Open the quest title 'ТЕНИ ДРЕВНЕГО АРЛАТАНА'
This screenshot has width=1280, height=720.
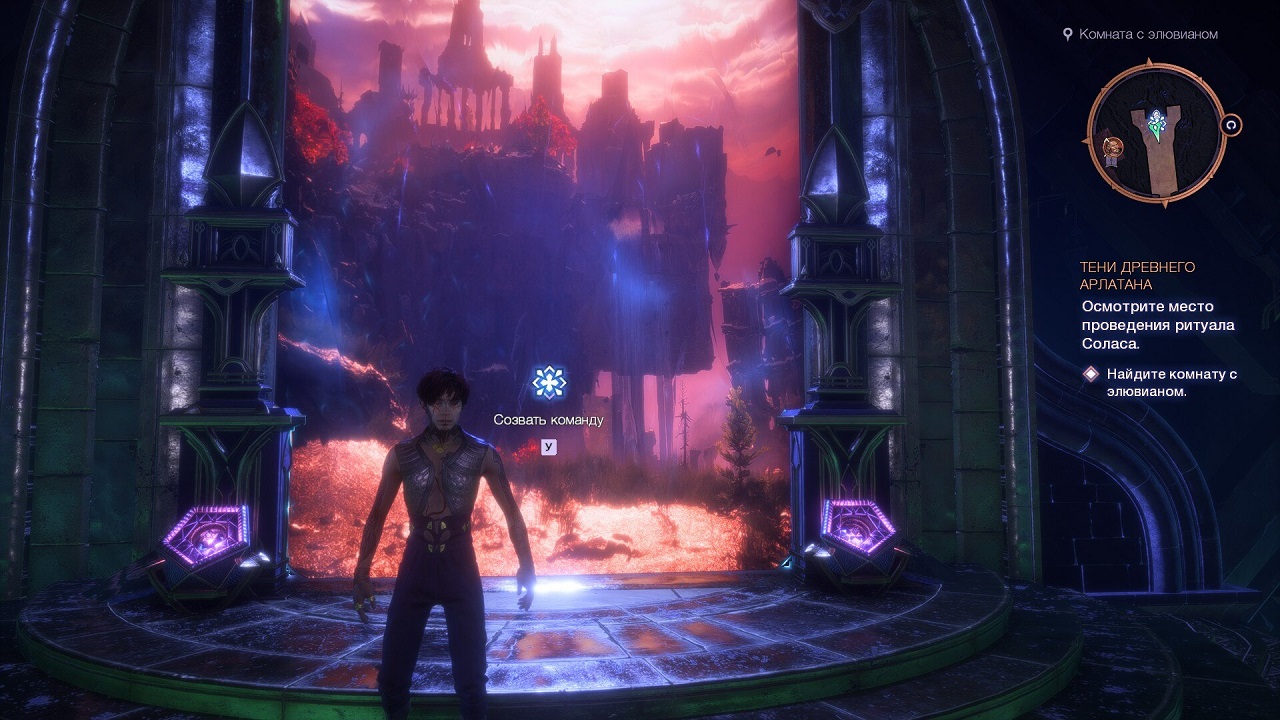click(1140, 275)
